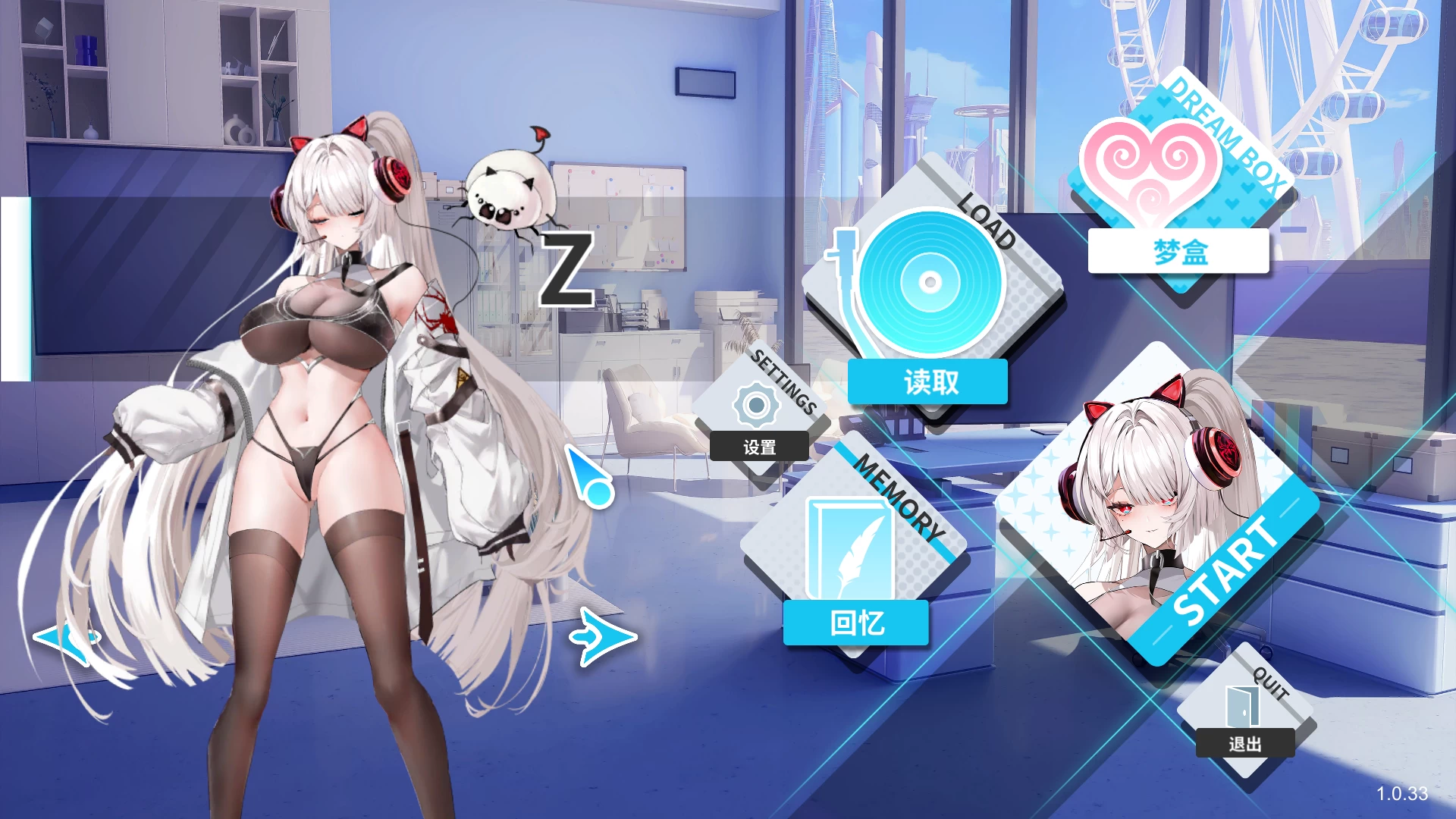The image size is (1456, 819).
Task: Click the 设置 settings label
Action: click(x=758, y=447)
